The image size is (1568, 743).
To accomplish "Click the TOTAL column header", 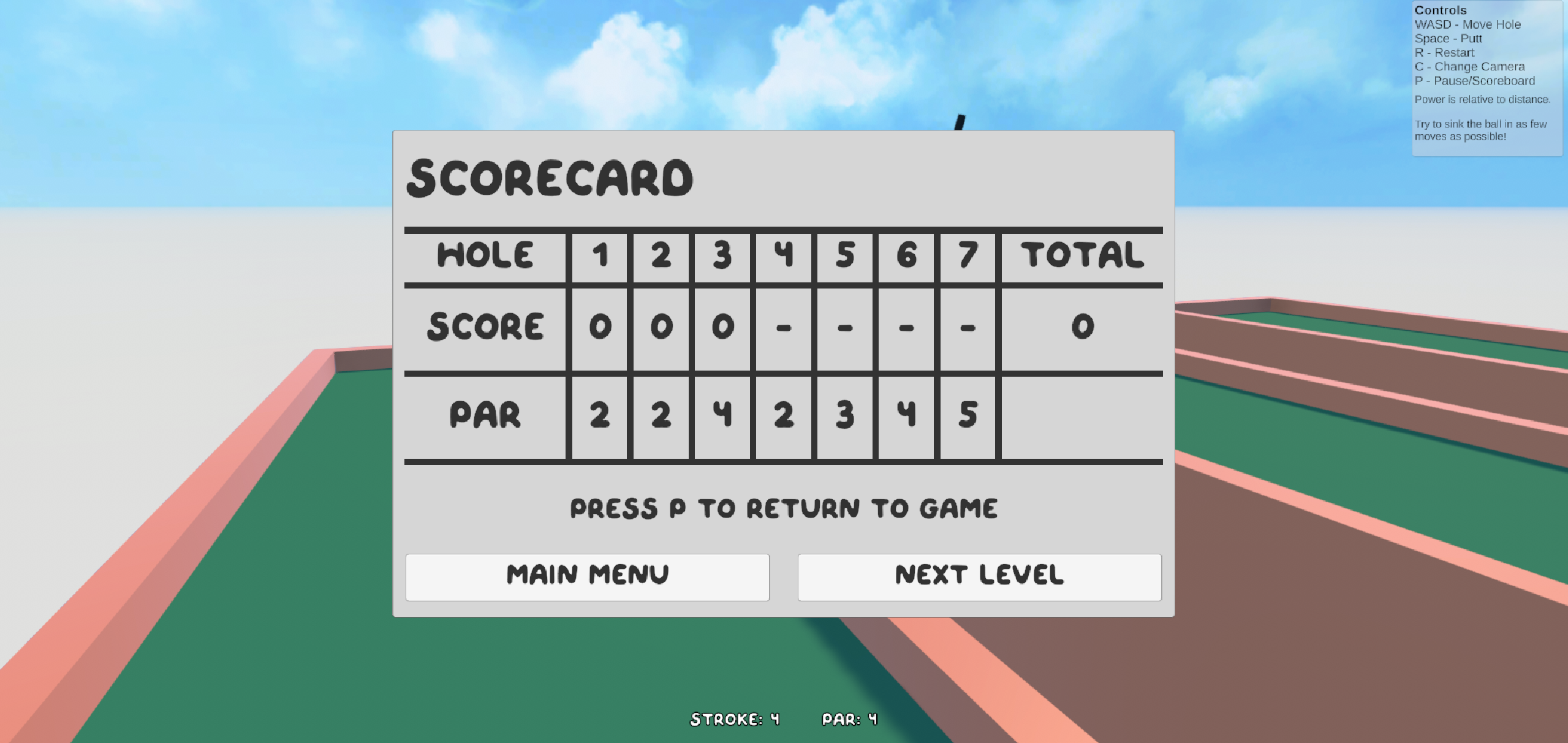I will coord(1081,256).
